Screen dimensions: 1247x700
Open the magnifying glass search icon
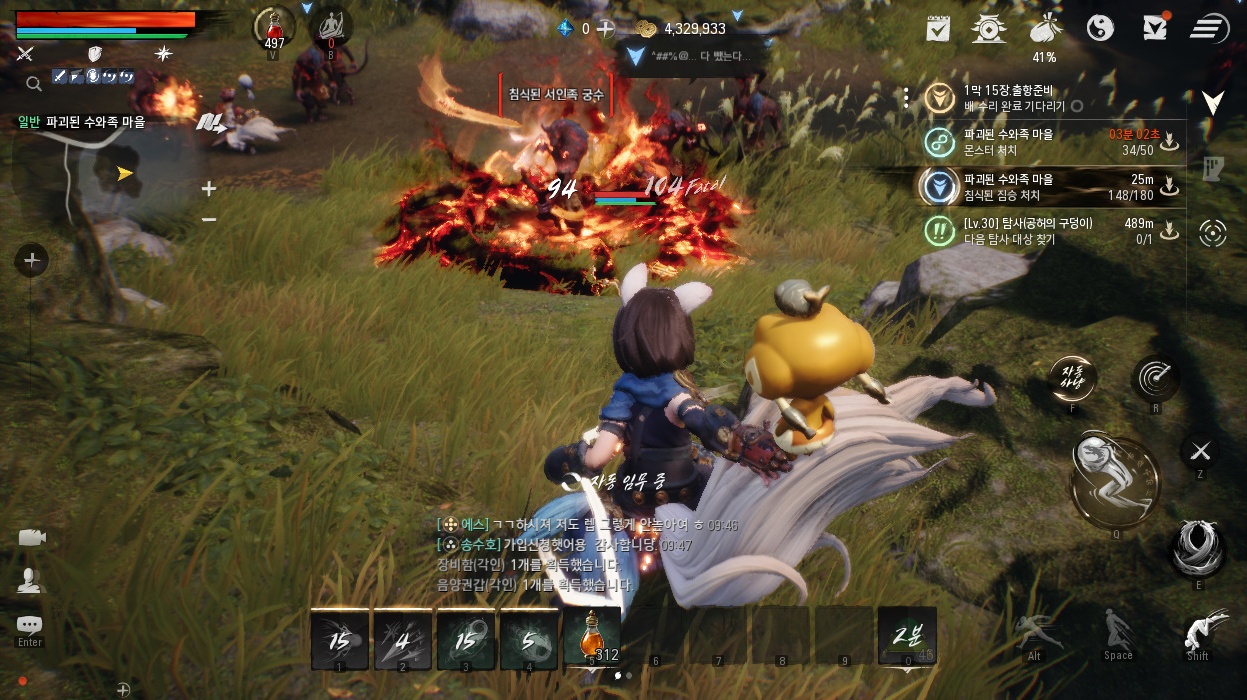[x=33, y=84]
